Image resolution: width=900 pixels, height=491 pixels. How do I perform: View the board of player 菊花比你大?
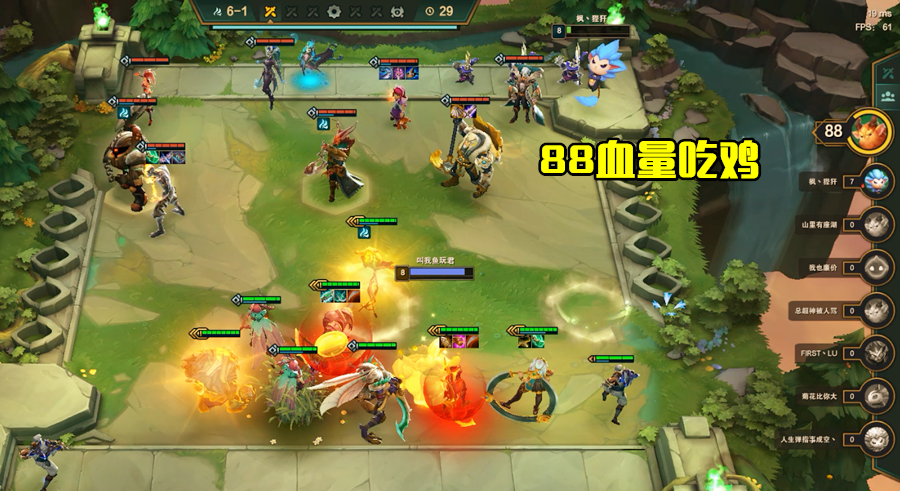878,396
